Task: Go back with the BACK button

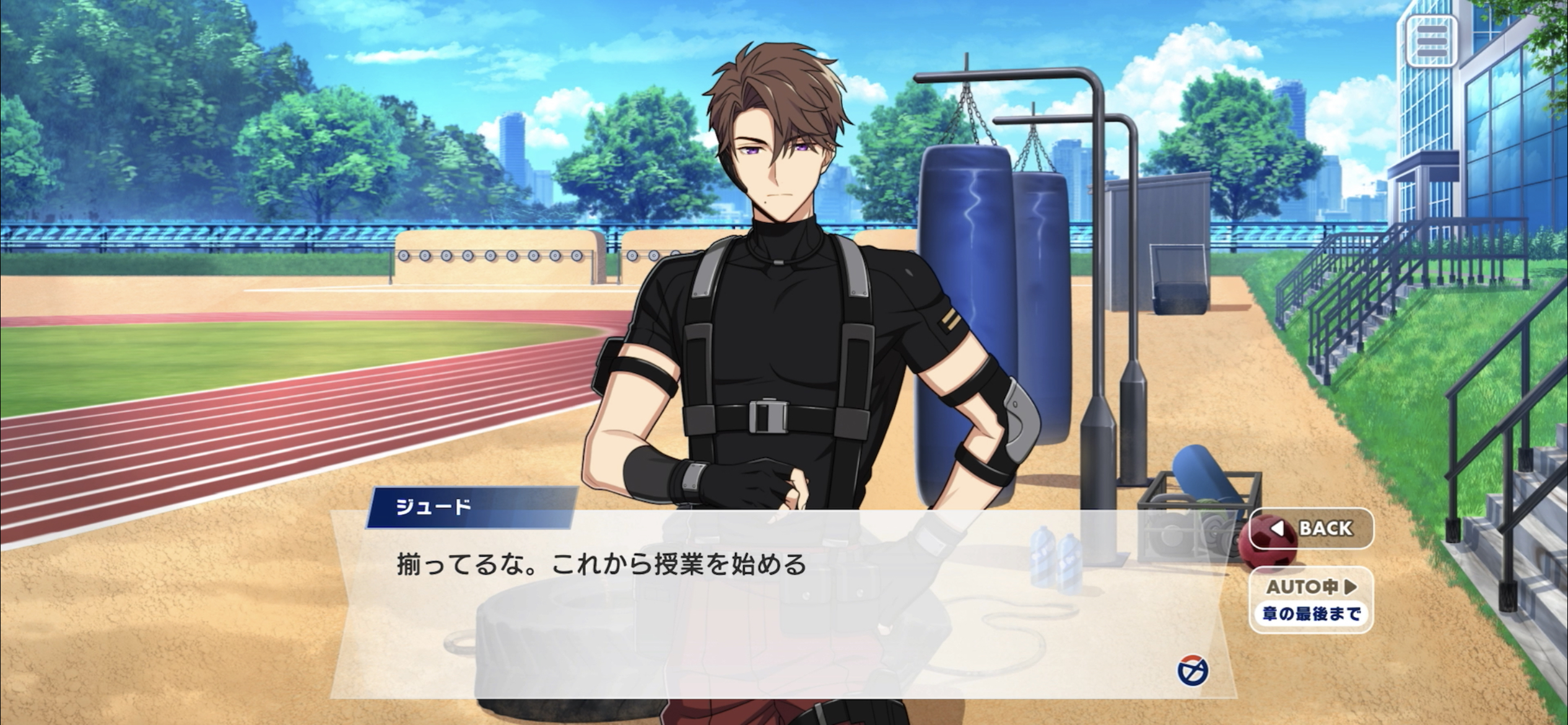Action: point(1311,529)
